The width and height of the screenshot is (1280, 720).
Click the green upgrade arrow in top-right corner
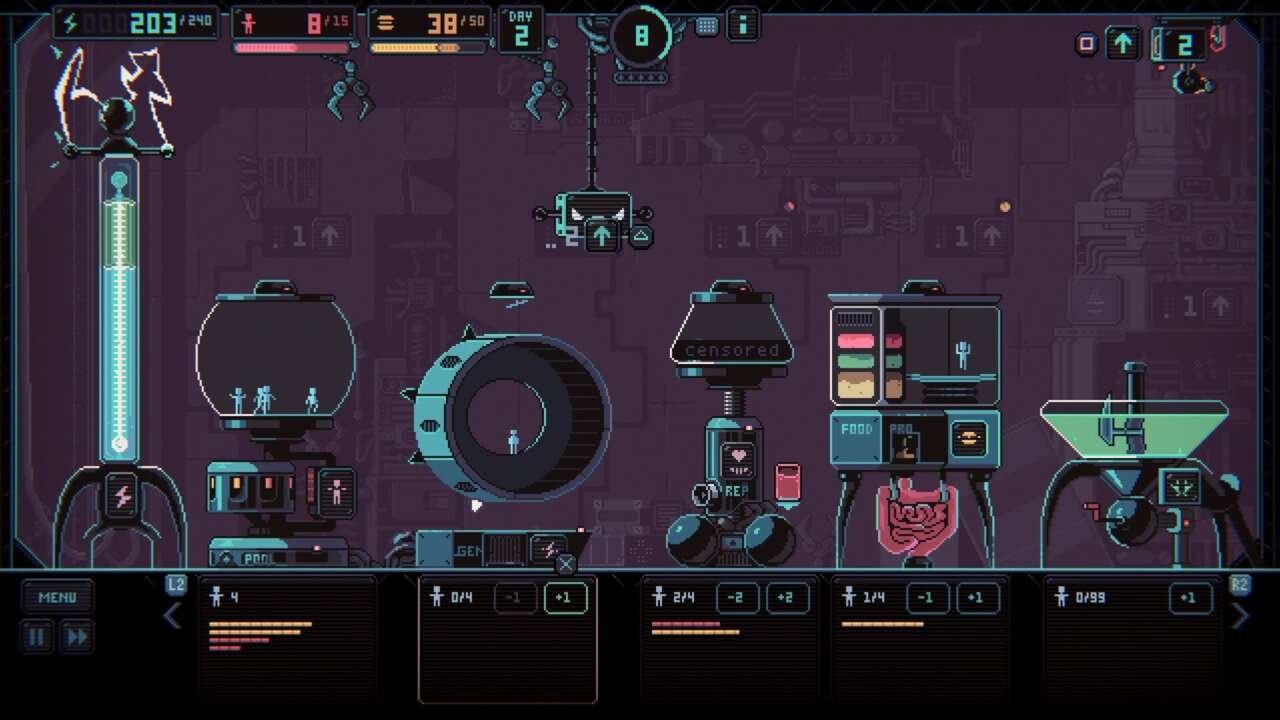click(x=1123, y=43)
